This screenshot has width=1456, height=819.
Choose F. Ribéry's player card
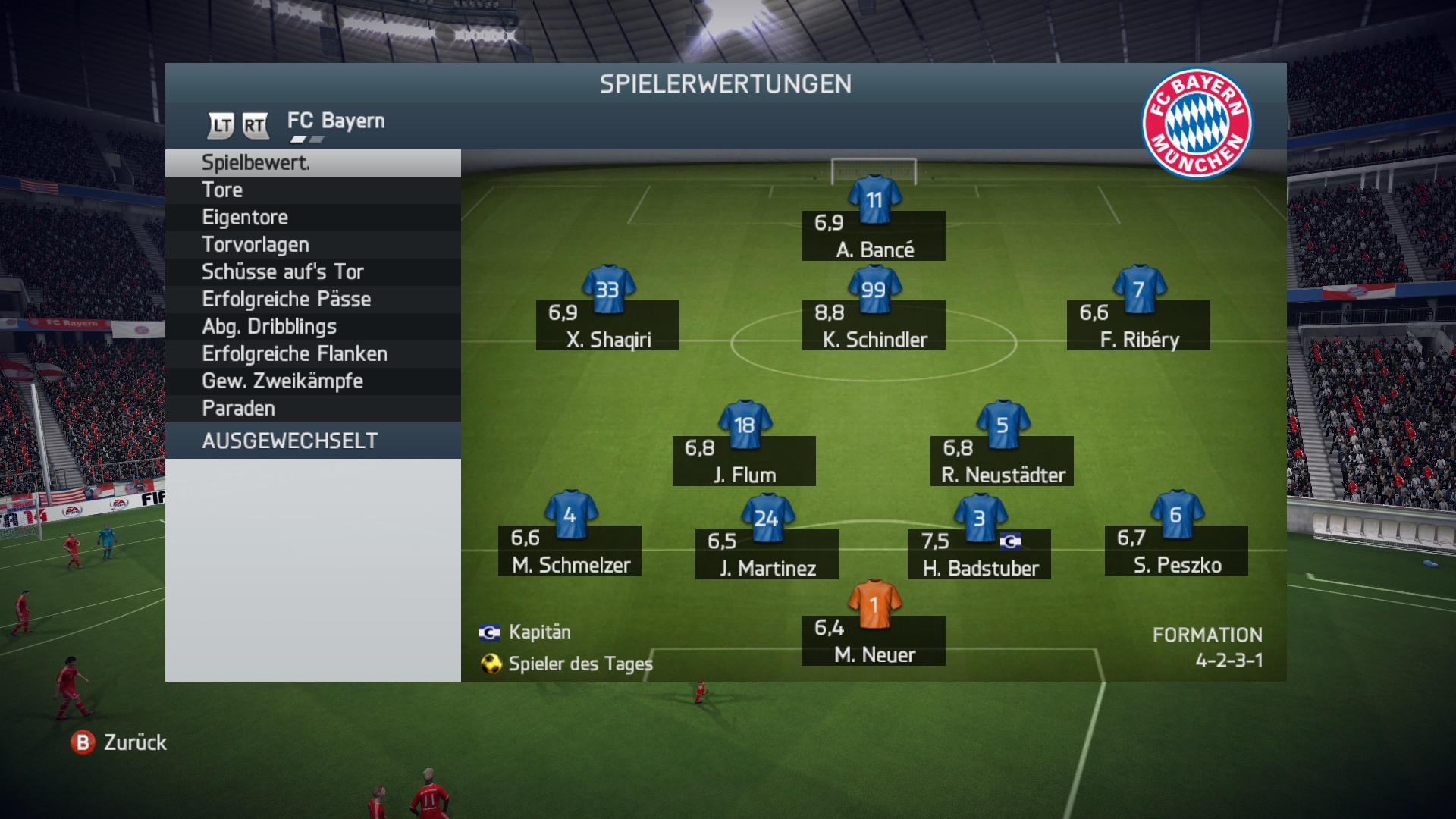(x=1138, y=325)
